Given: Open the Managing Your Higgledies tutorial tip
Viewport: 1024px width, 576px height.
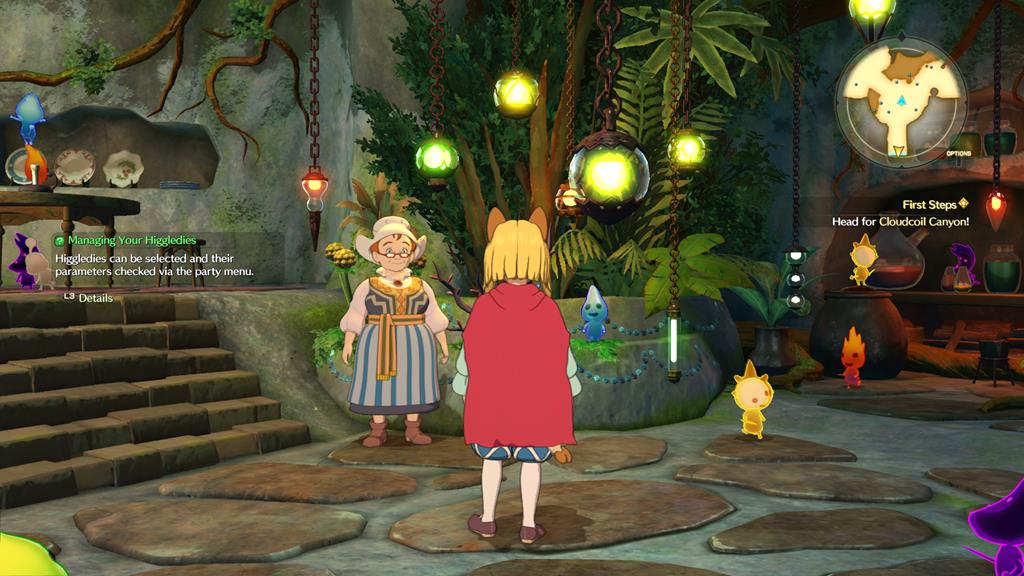Looking at the screenshot, I should 132,241.
